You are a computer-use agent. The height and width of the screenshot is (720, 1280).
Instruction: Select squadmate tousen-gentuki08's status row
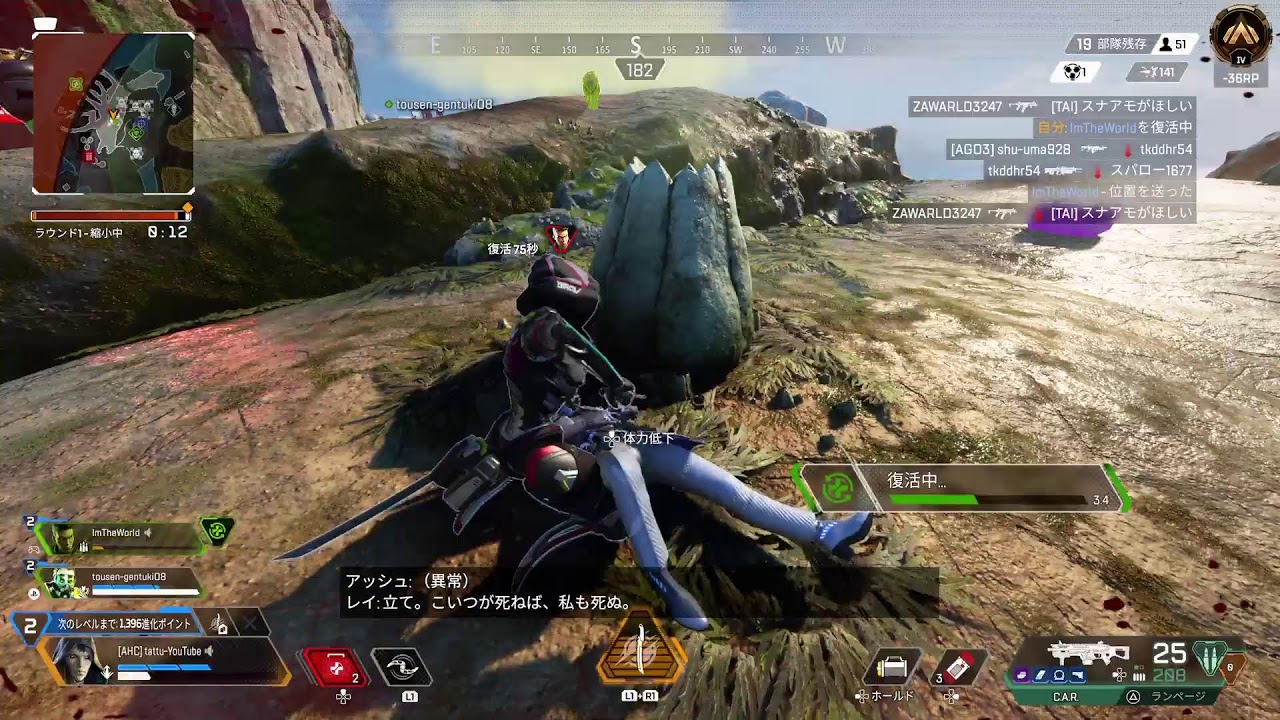(x=120, y=580)
